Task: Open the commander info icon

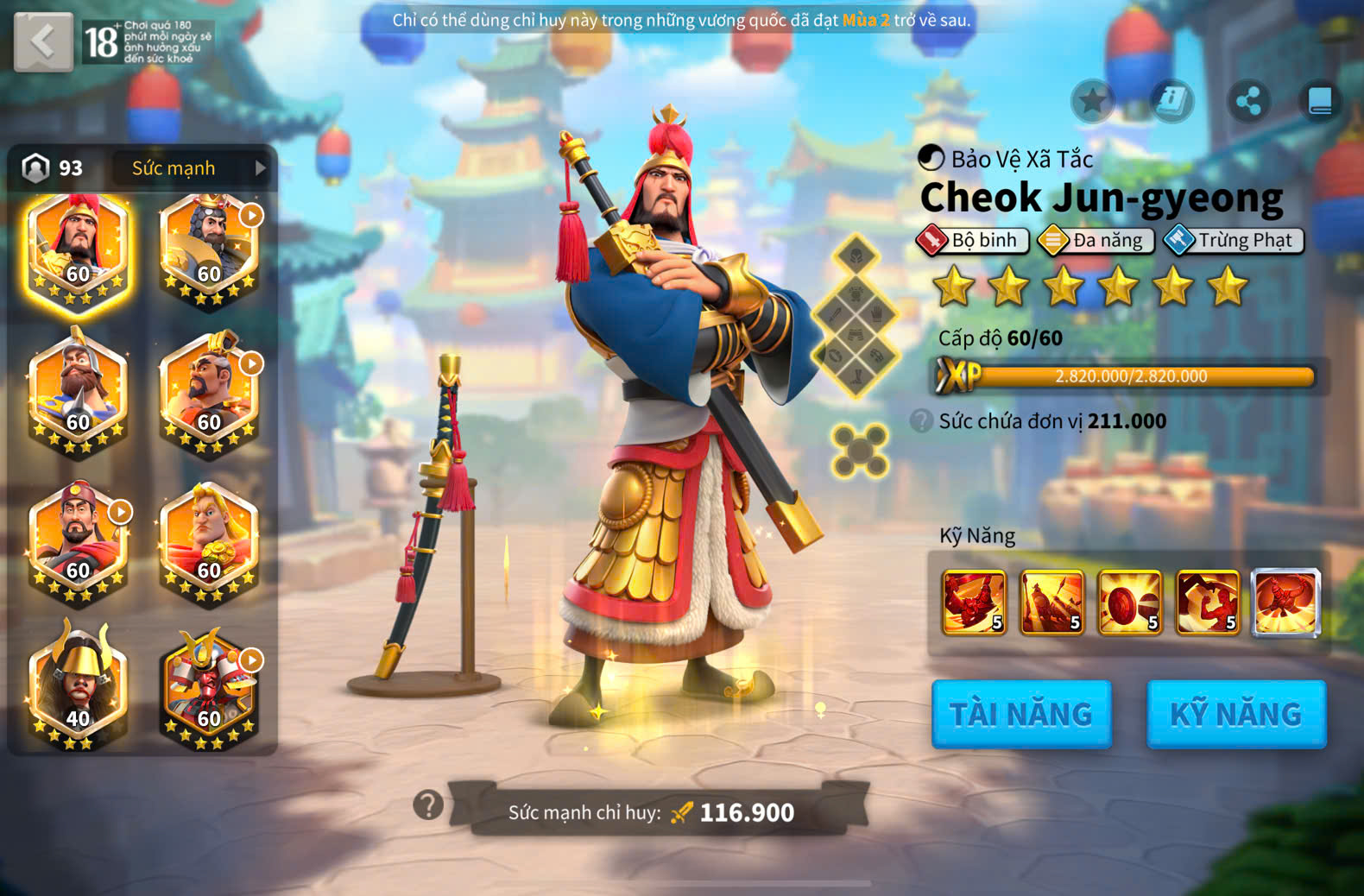Action: pyautogui.click(x=1171, y=102)
